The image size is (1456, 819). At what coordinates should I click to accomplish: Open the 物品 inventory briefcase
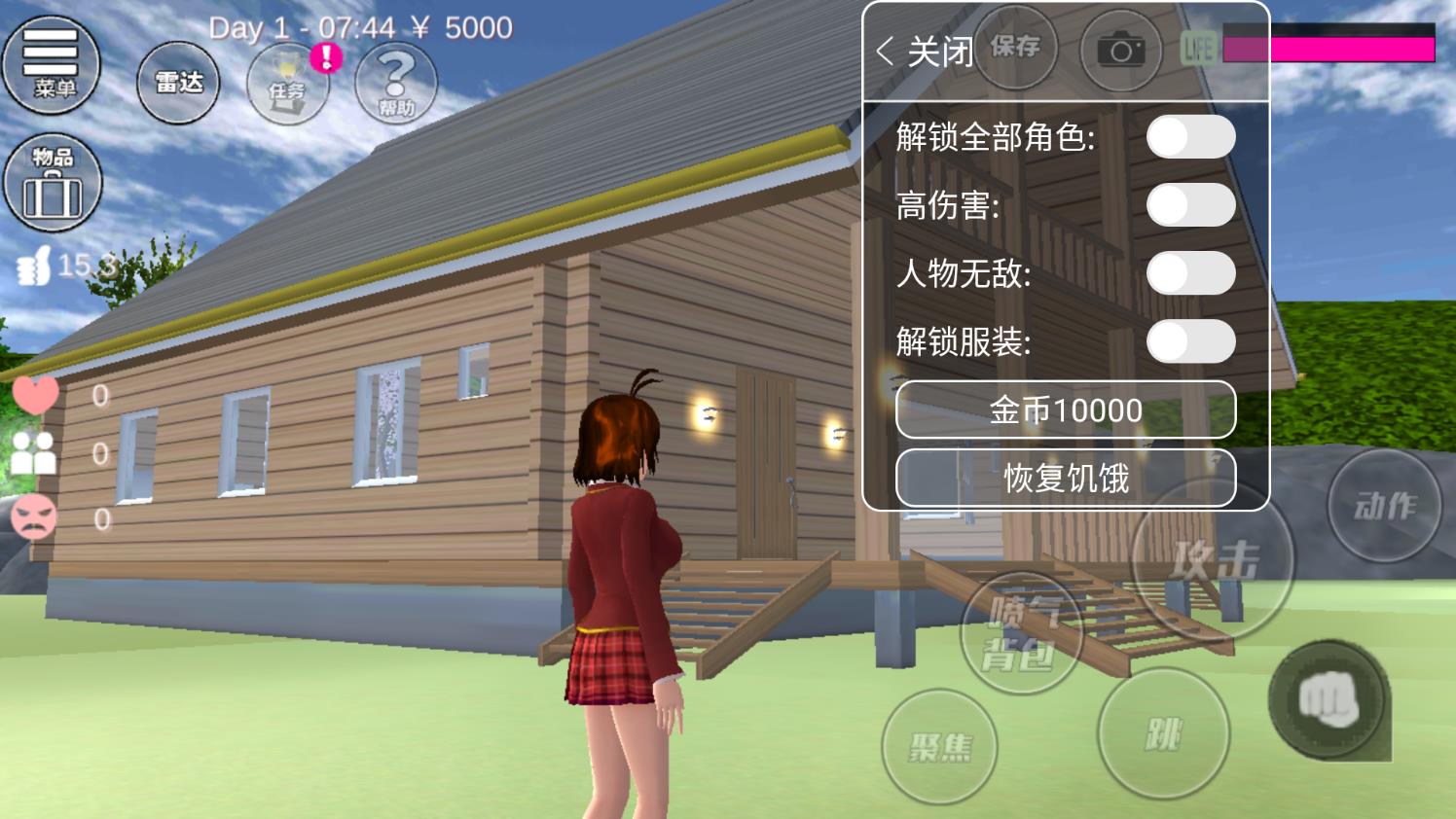click(52, 182)
